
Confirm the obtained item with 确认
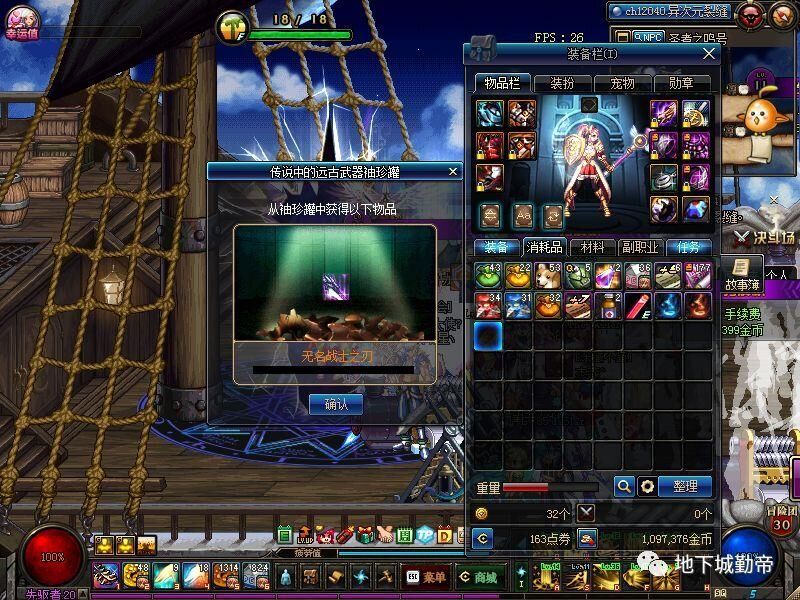[336, 404]
